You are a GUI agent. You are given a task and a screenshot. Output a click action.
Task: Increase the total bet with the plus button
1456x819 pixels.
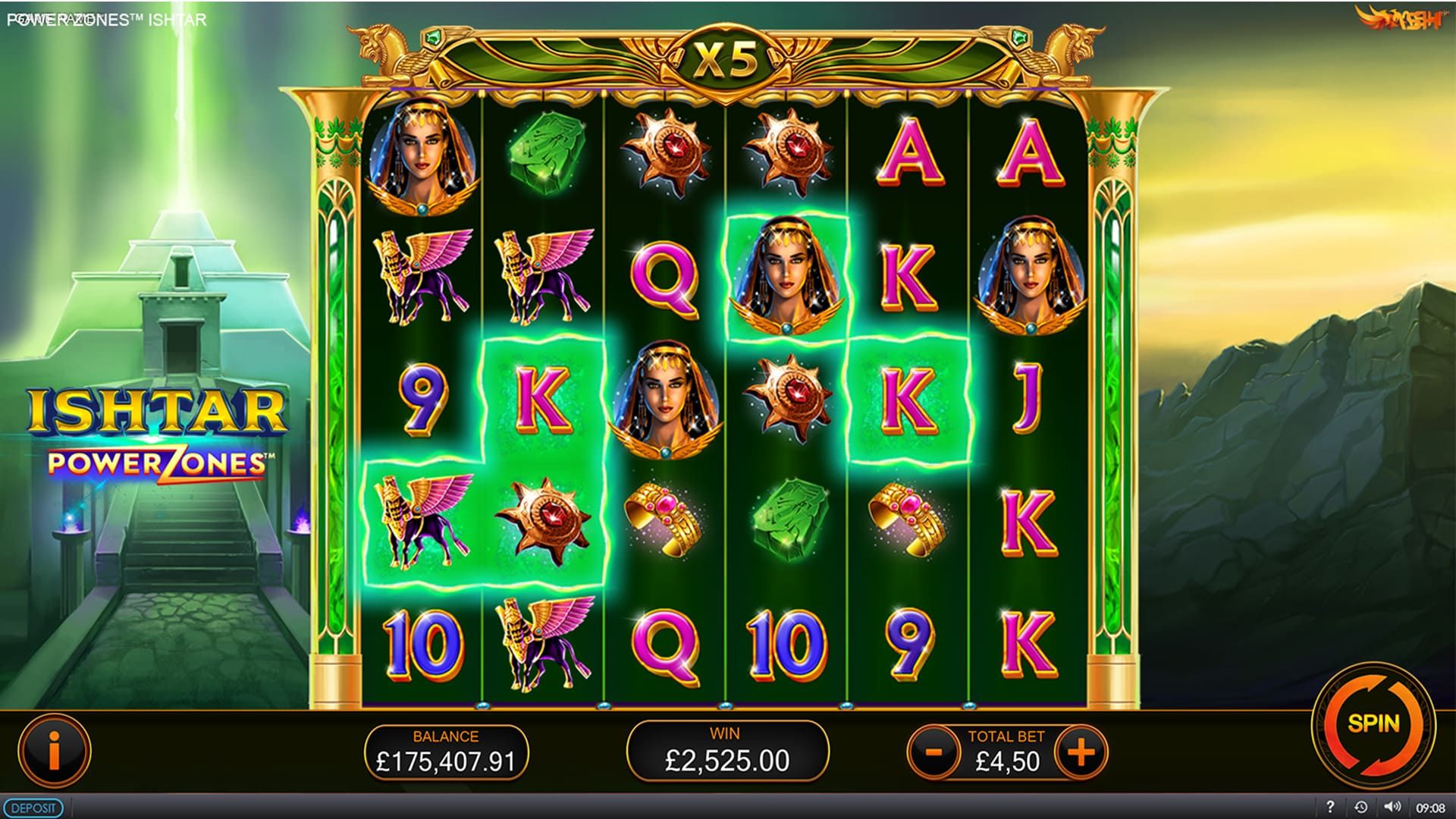(x=1081, y=752)
